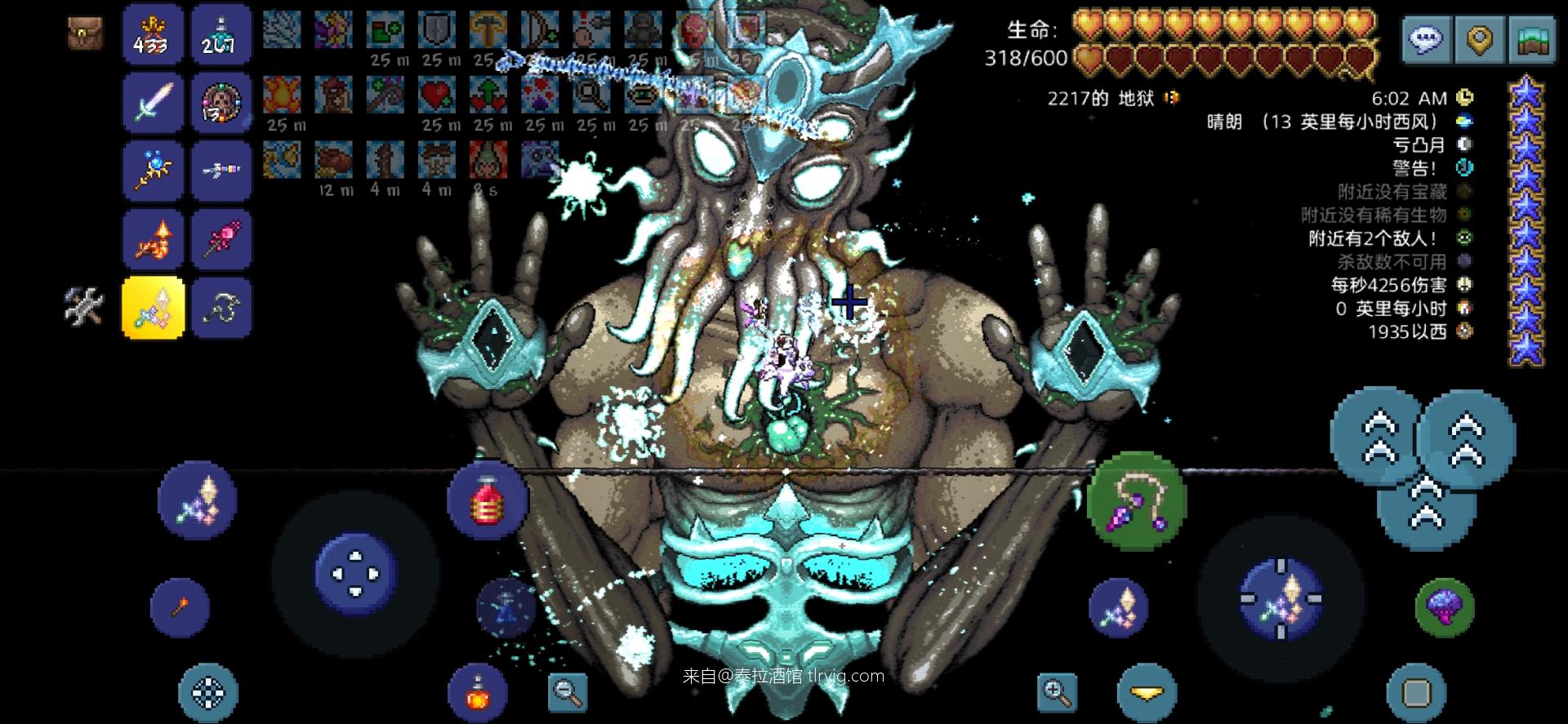Screen dimensions: 1568x724
Task: Summon the purple jellyfish mount
Action: 1444,606
